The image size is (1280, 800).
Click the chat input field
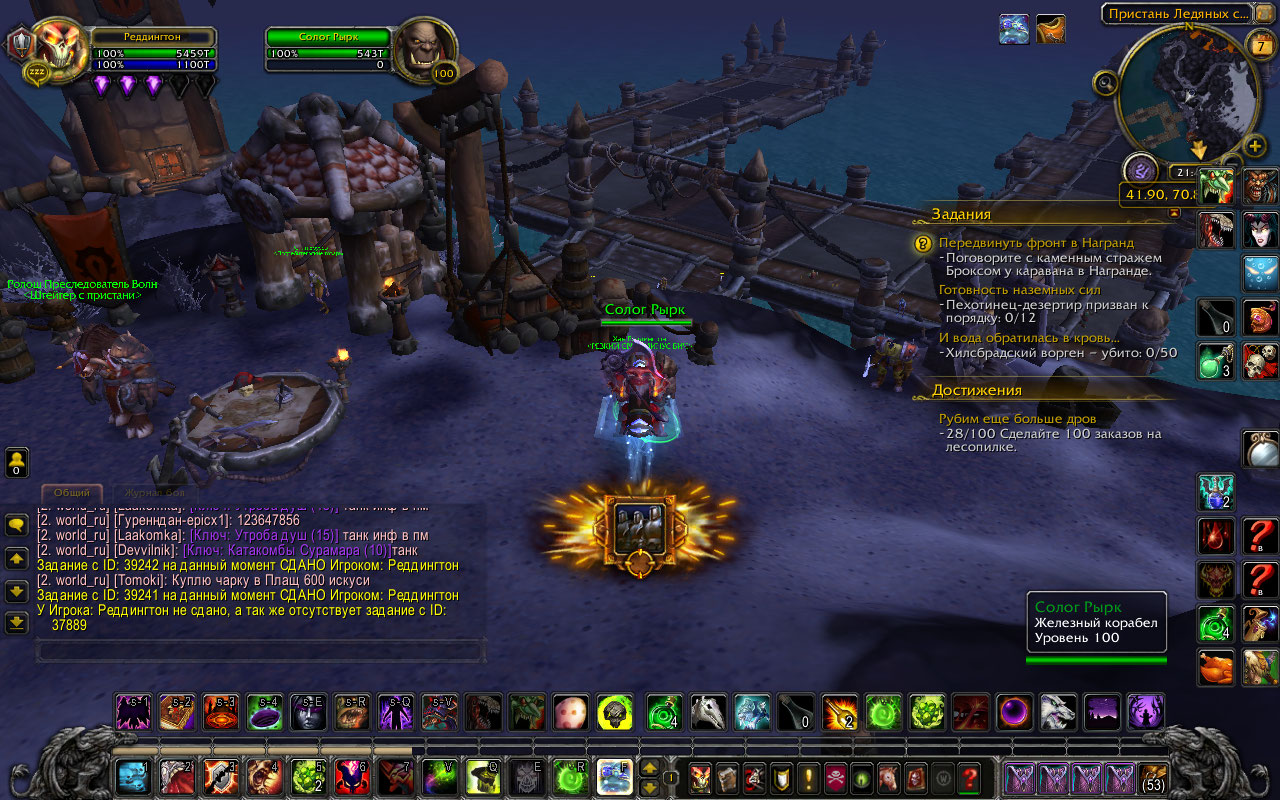click(260, 650)
